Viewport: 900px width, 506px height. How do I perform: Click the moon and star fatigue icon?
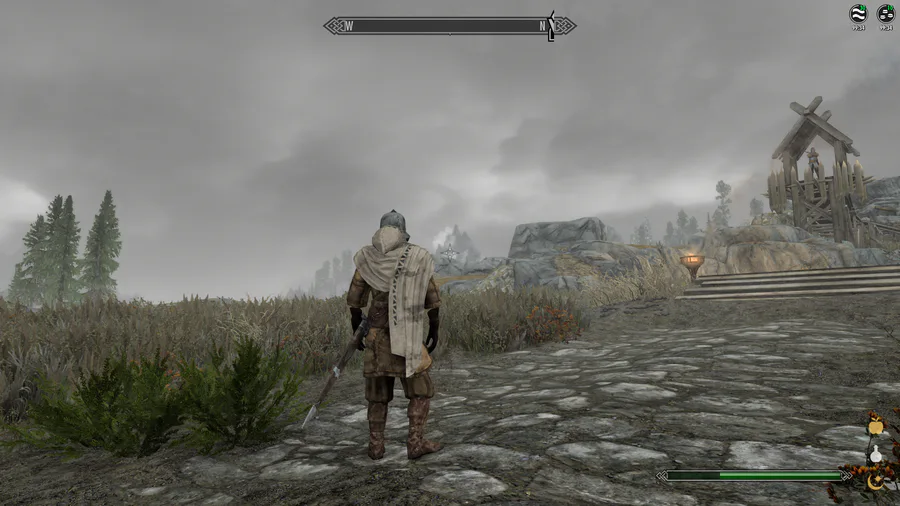pos(876,481)
